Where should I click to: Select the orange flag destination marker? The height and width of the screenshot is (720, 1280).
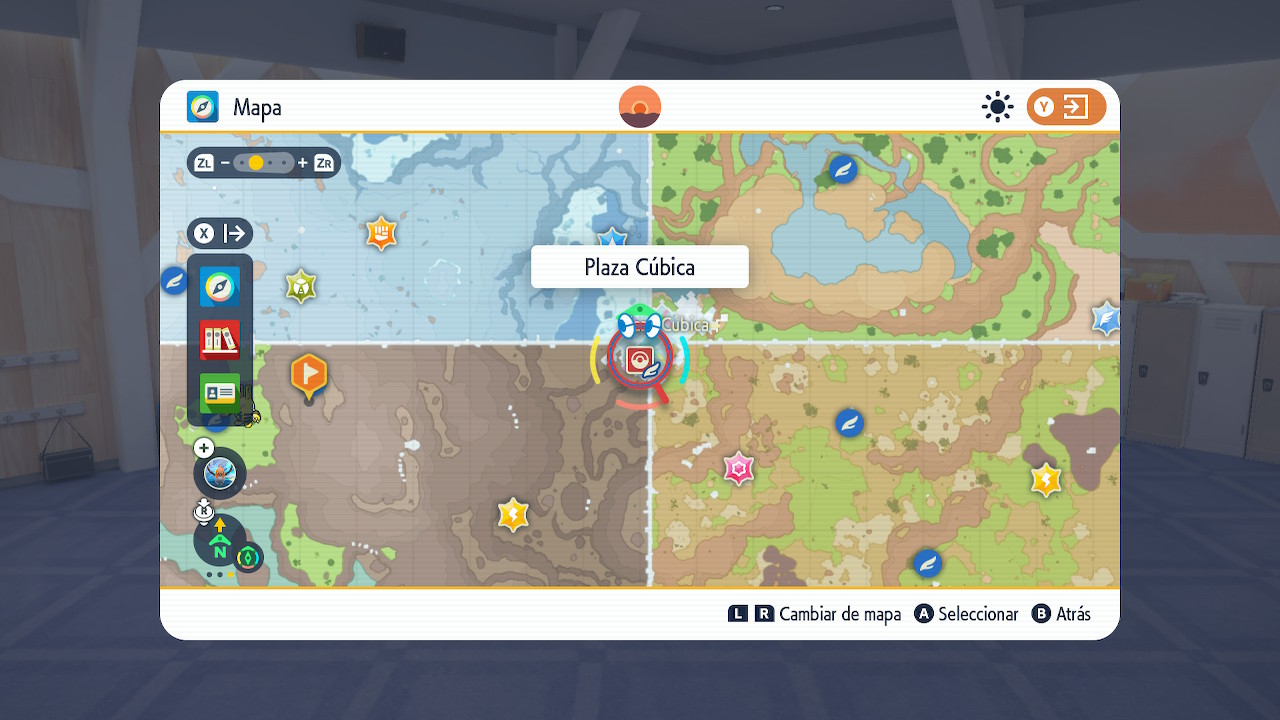coord(309,375)
